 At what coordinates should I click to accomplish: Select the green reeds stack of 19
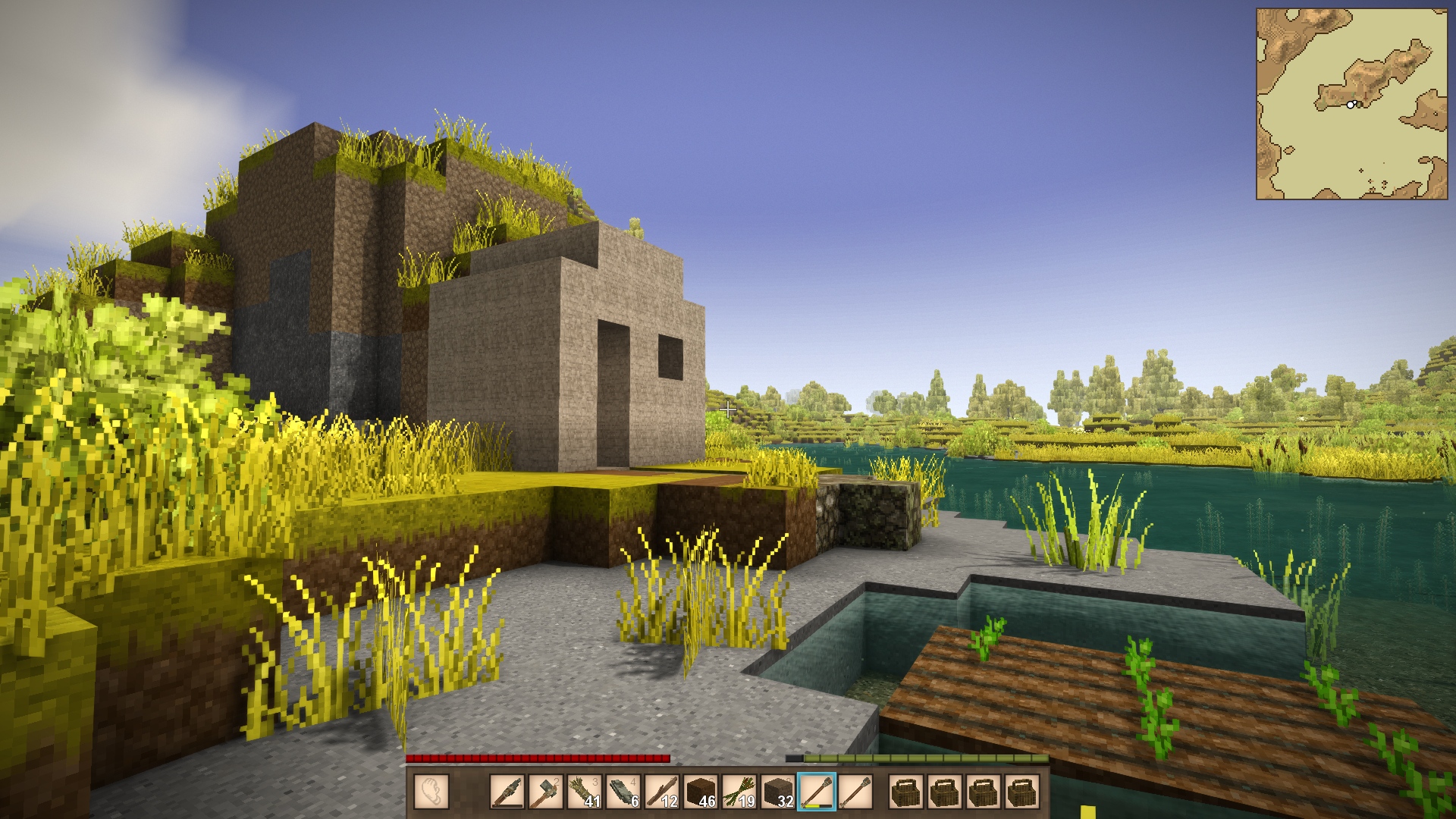pos(739,792)
